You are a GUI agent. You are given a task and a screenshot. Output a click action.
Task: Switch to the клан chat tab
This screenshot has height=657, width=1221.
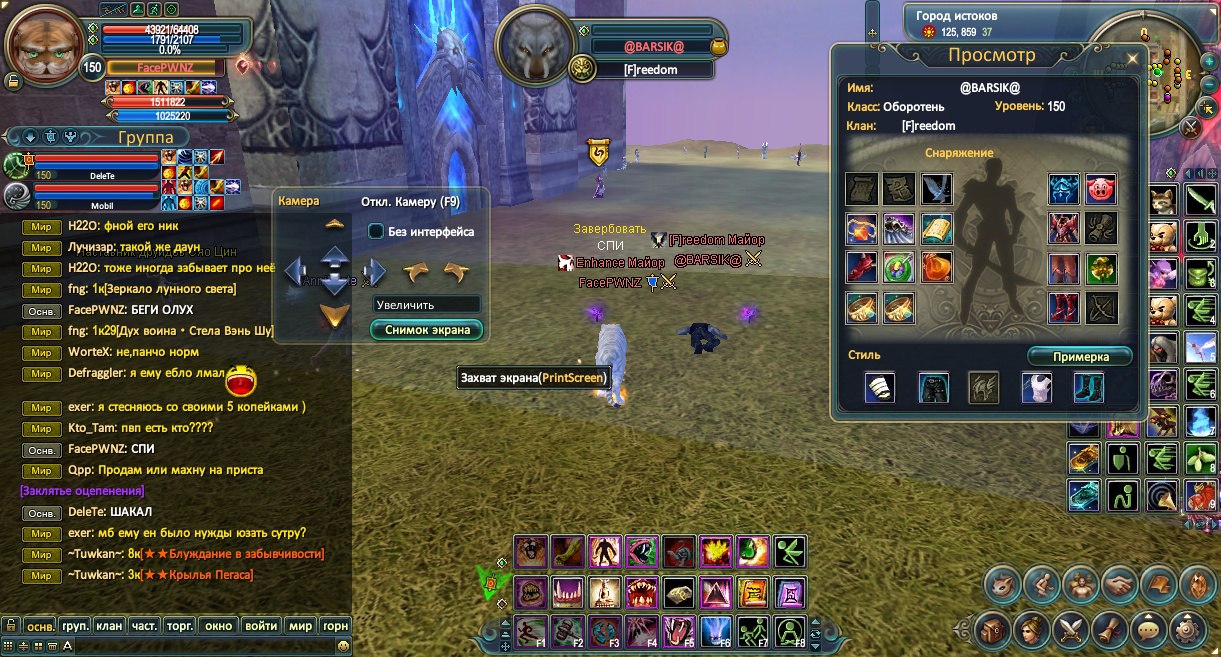point(109,626)
